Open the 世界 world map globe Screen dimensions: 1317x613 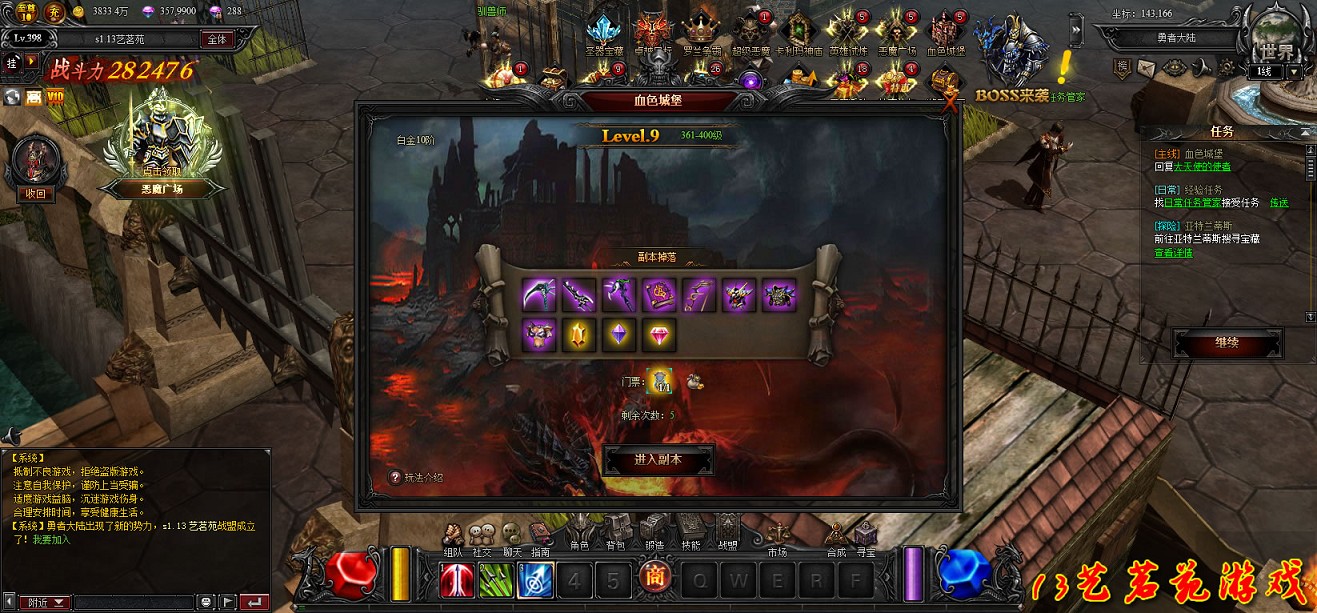coord(1278,40)
